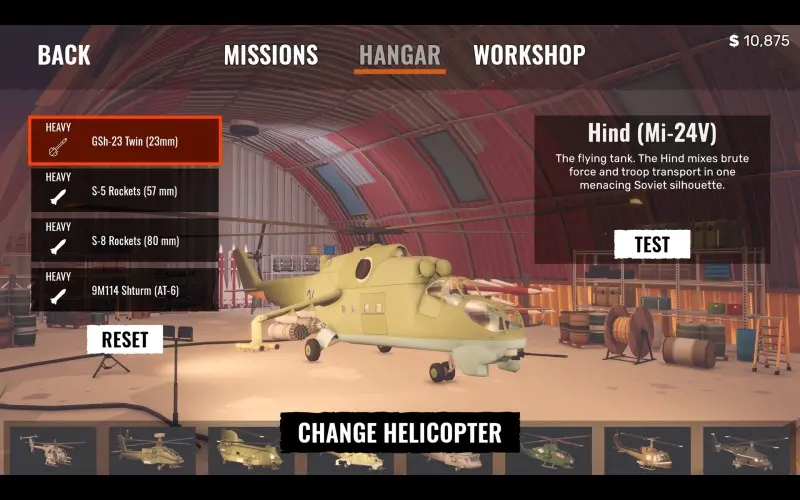
Task: Test the Hind (Mi-24V) helicopter
Action: [x=652, y=243]
